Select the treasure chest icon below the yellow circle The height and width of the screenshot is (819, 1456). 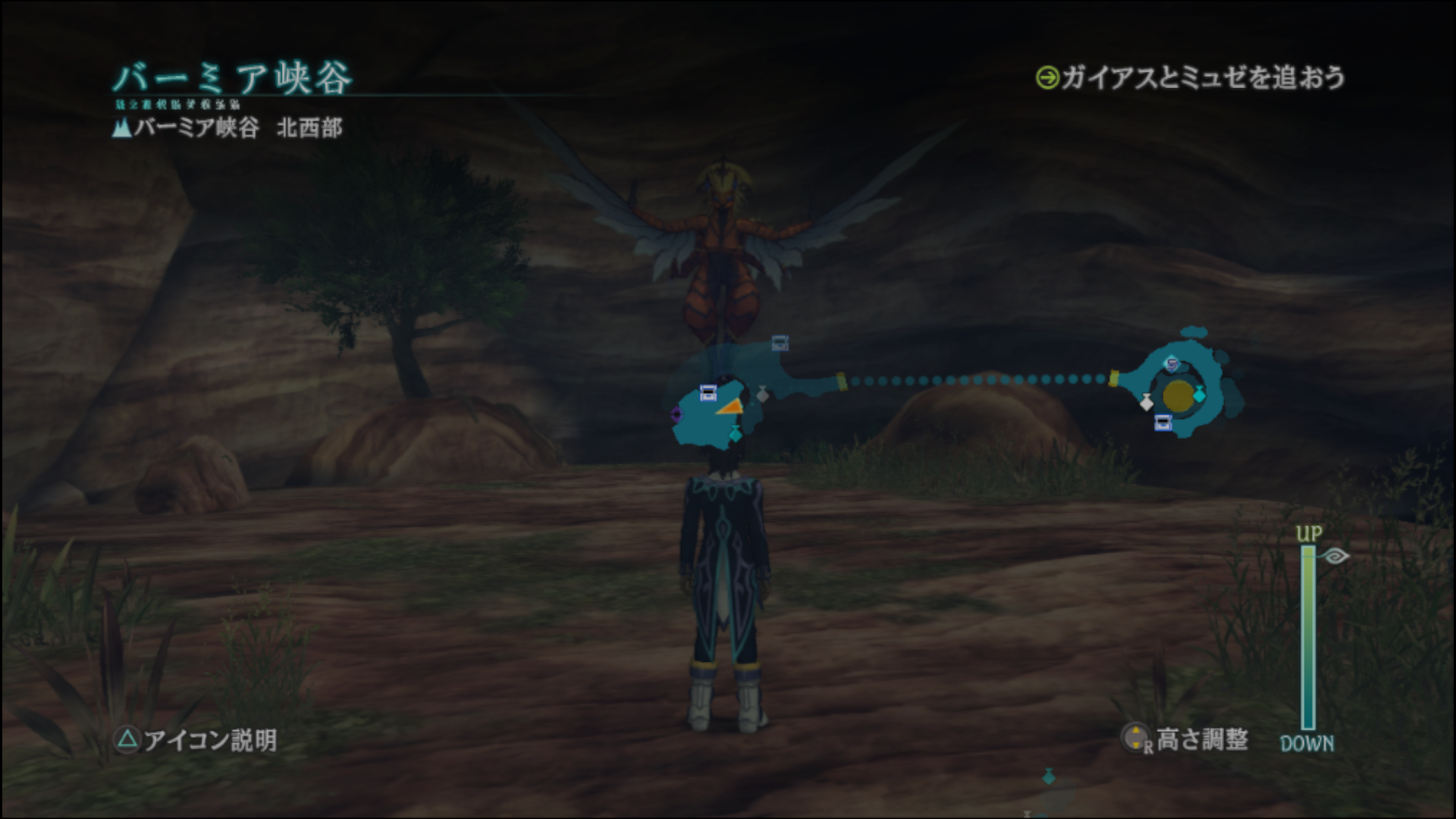tap(1163, 423)
